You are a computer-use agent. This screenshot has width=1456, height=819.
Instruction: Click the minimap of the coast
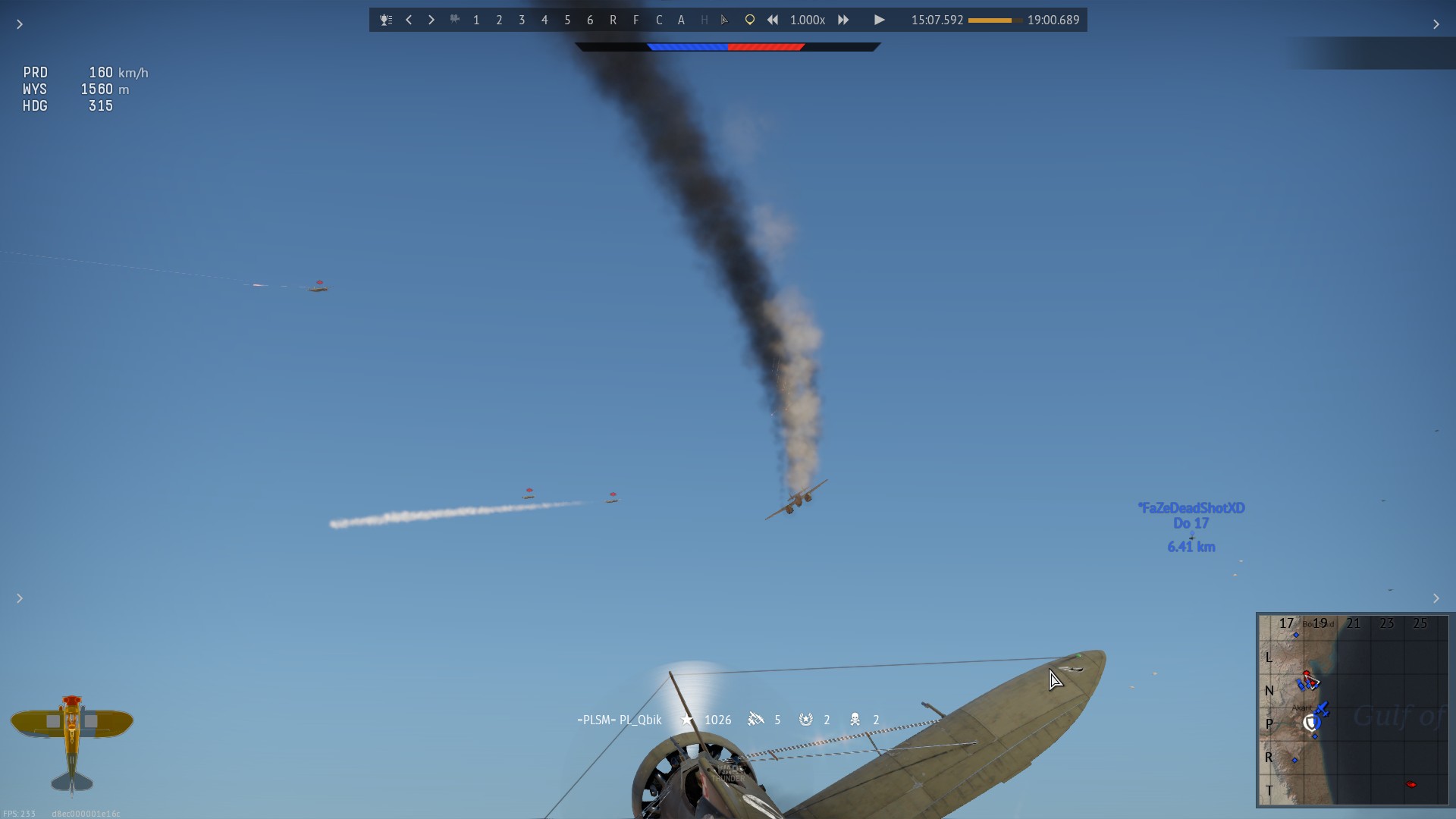(x=1354, y=710)
